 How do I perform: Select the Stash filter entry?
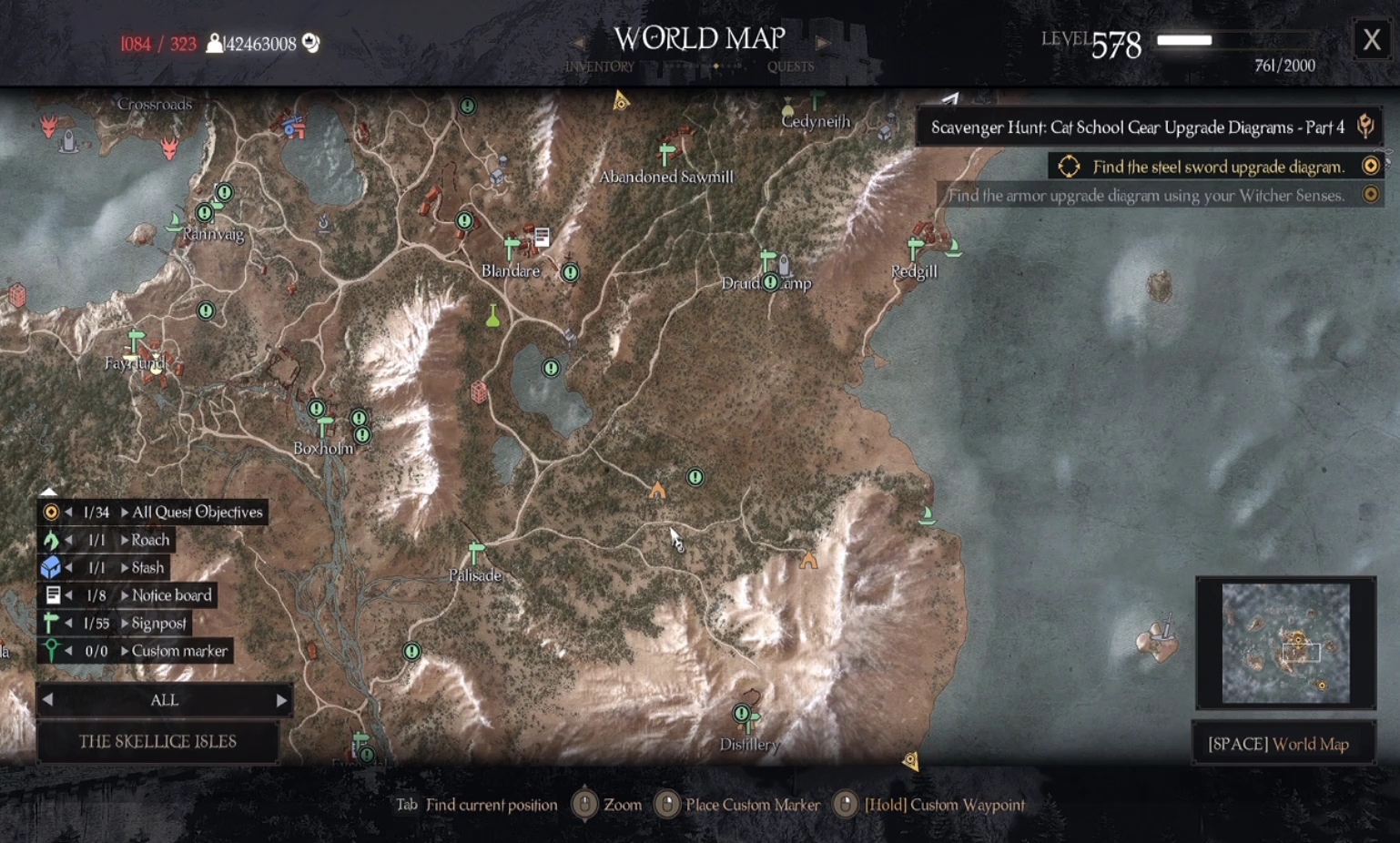(147, 568)
